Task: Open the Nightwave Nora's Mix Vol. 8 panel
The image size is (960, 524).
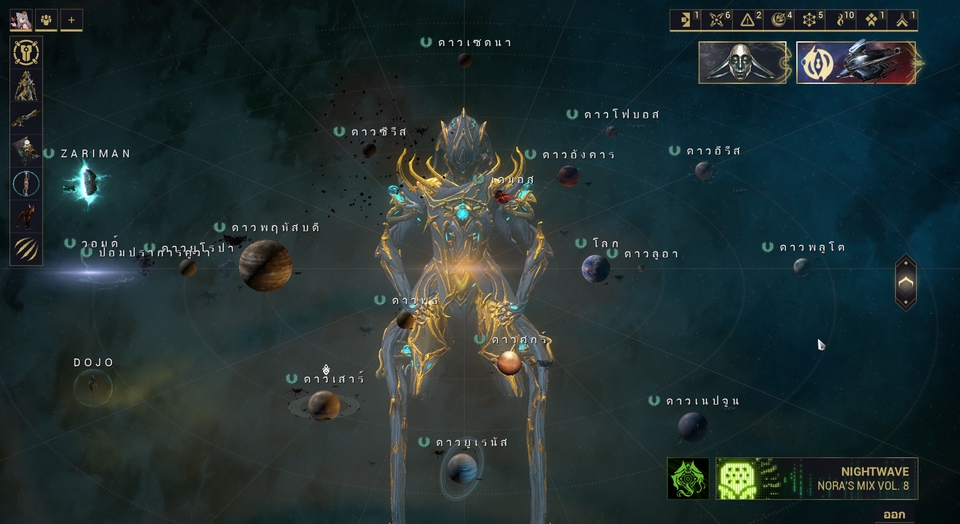Action: point(792,478)
